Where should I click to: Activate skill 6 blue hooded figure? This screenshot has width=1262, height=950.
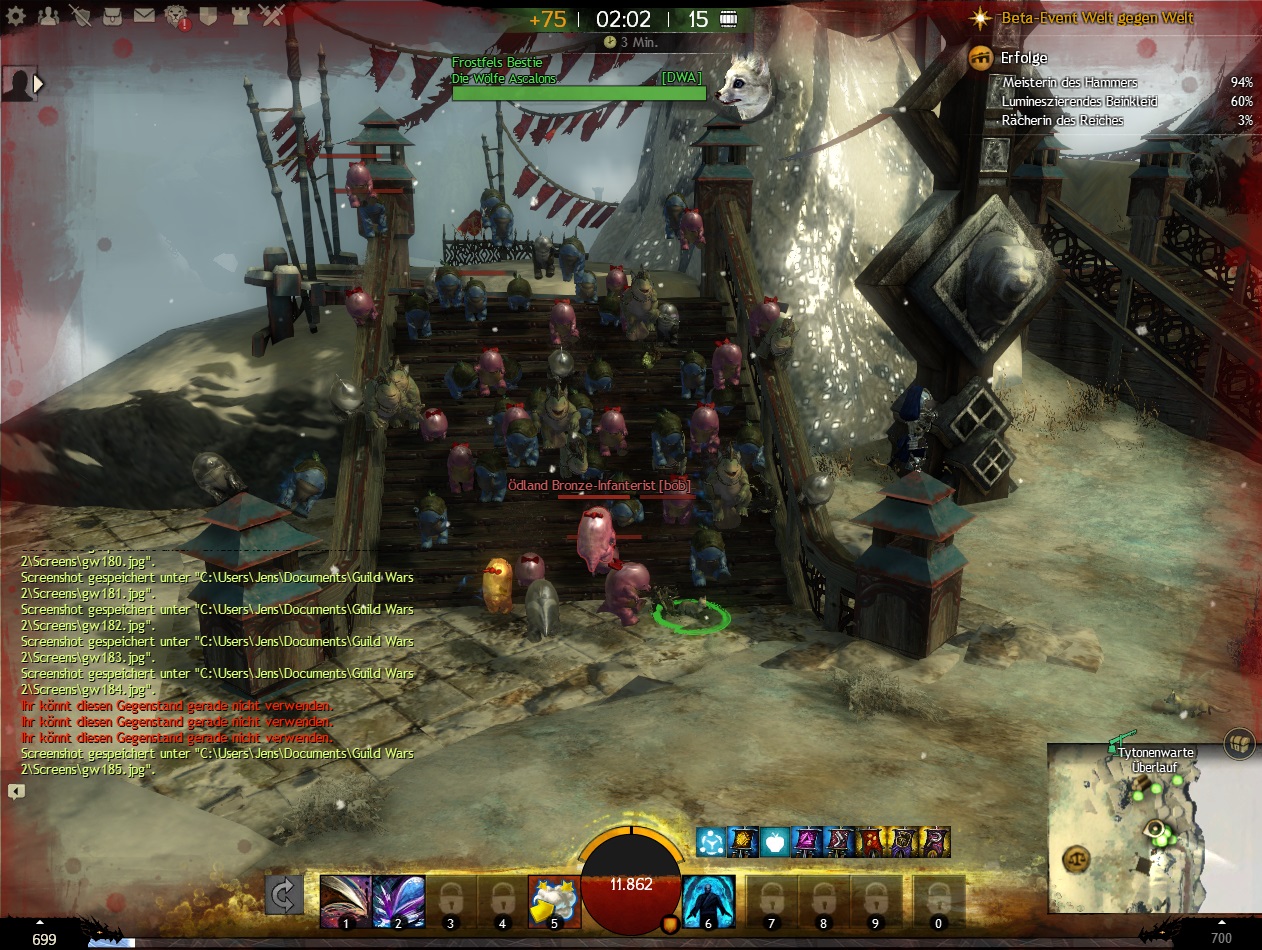(709, 901)
